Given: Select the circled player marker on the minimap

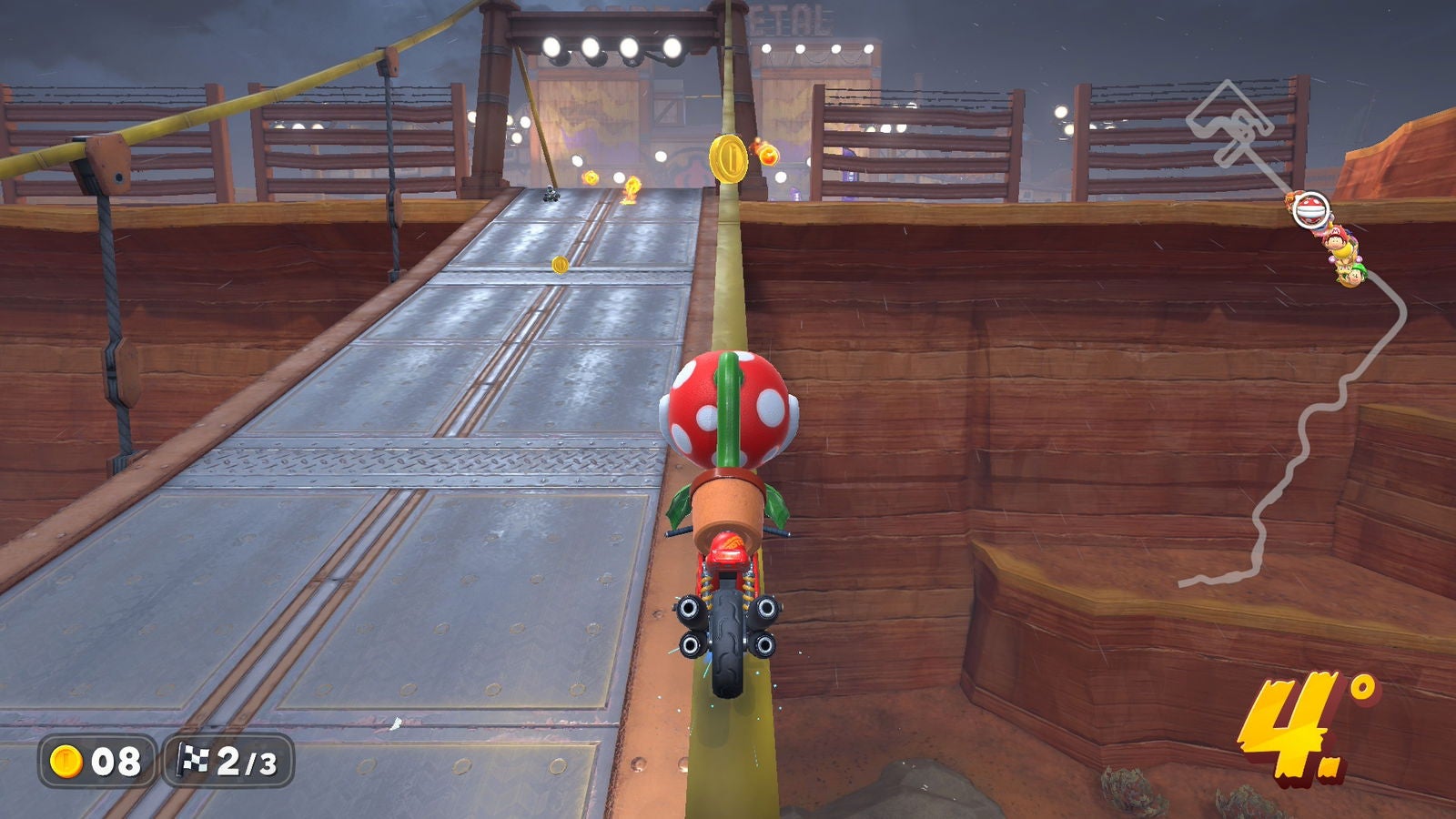Looking at the screenshot, I should (x=1309, y=208).
